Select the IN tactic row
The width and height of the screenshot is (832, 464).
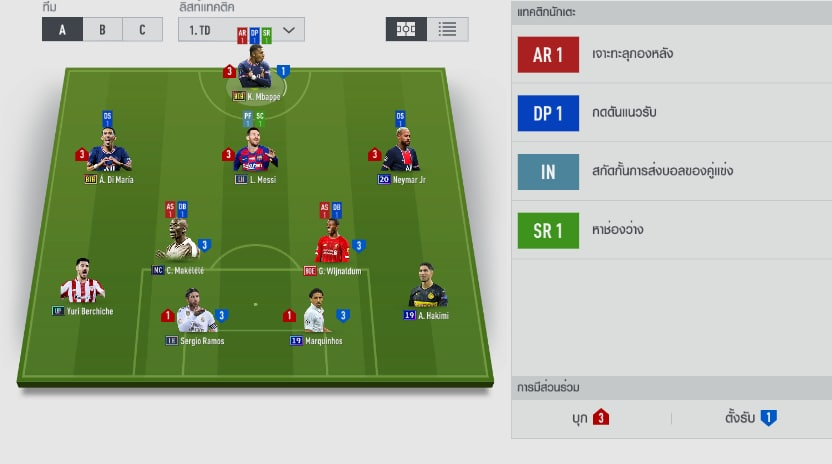(x=670, y=171)
